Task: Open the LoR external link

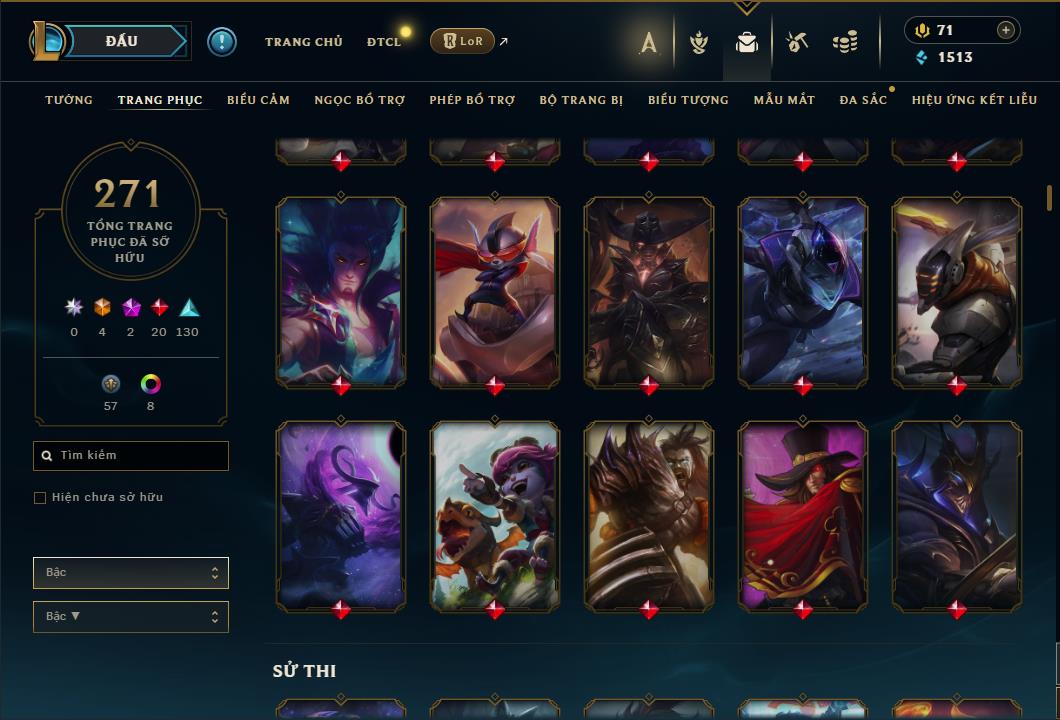Action: point(463,41)
